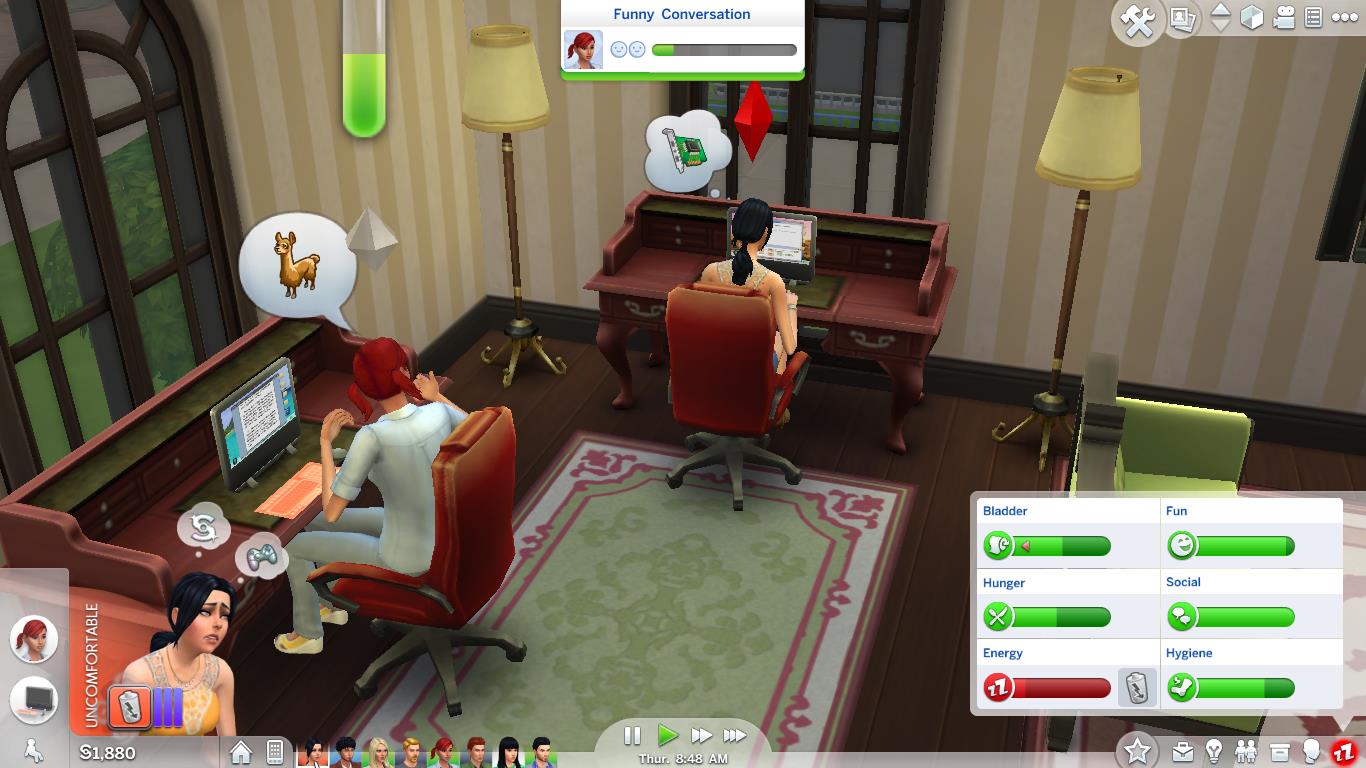
Task: Click the Uncomfortable moodlet battery icon
Action: tap(130, 706)
